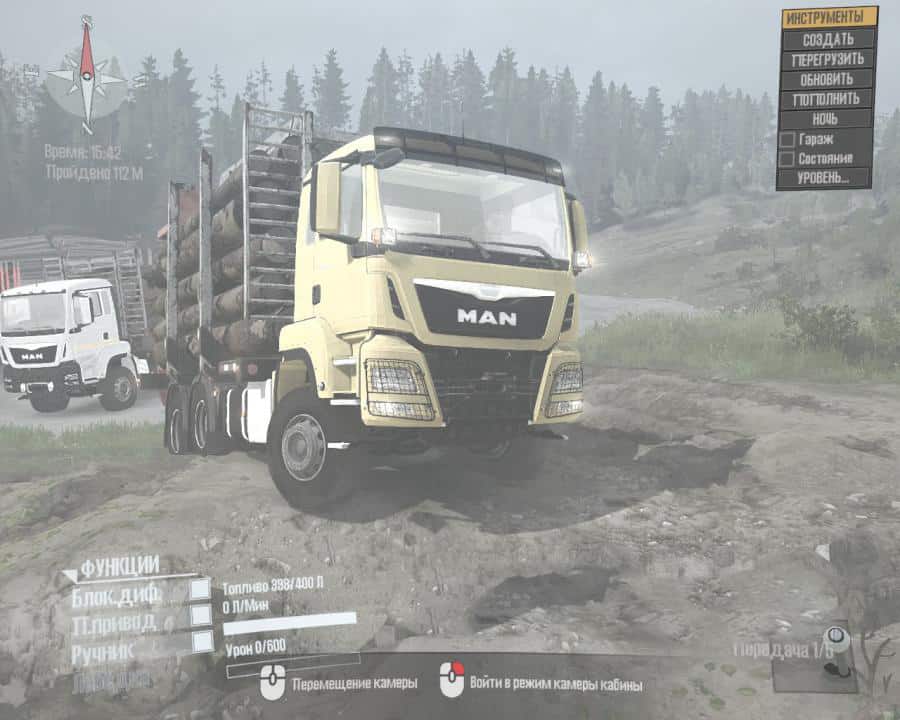900x720 pixels.
Task: Toggle the Гараж checkbox
Action: coord(787,139)
